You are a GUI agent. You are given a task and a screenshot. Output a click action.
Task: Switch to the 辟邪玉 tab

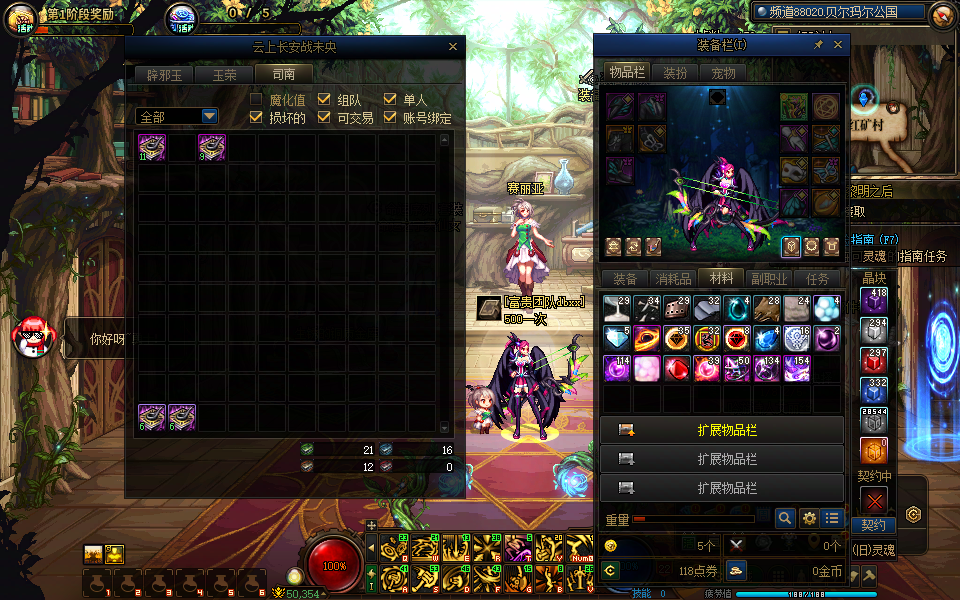click(x=164, y=74)
